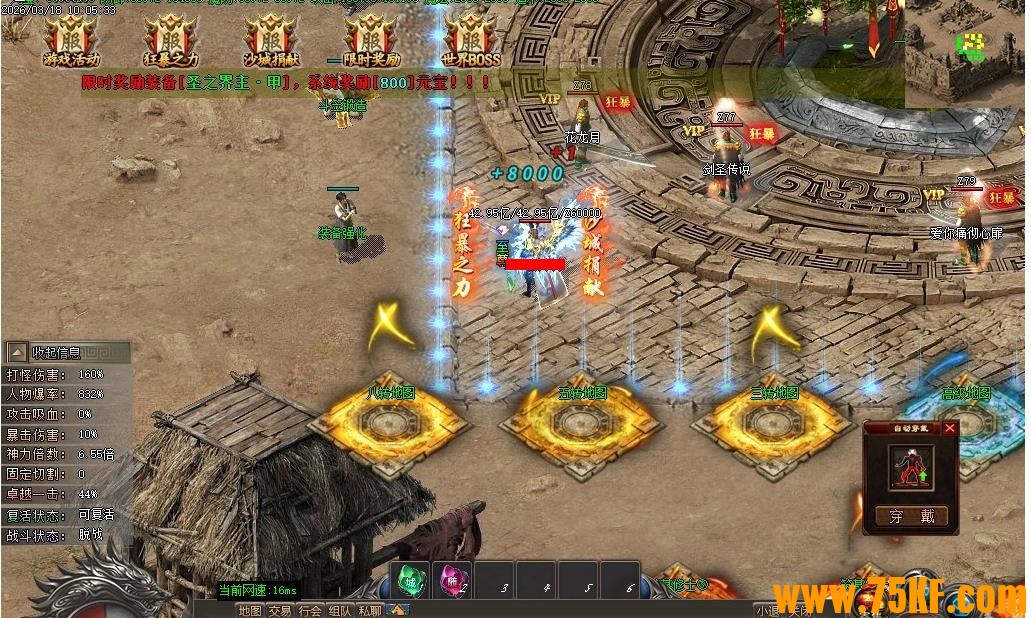The height and width of the screenshot is (618, 1031).
Task: Click the 小退 logout button
Action: tap(767, 610)
